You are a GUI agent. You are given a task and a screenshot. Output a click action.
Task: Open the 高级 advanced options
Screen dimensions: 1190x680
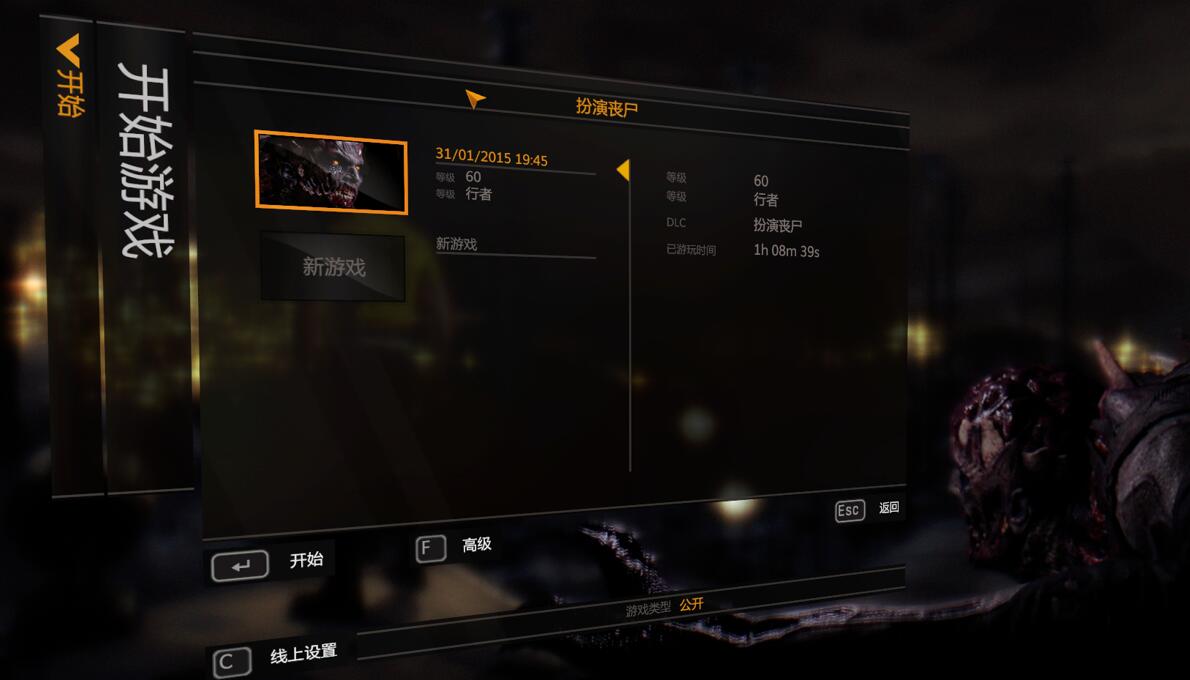tap(455, 547)
